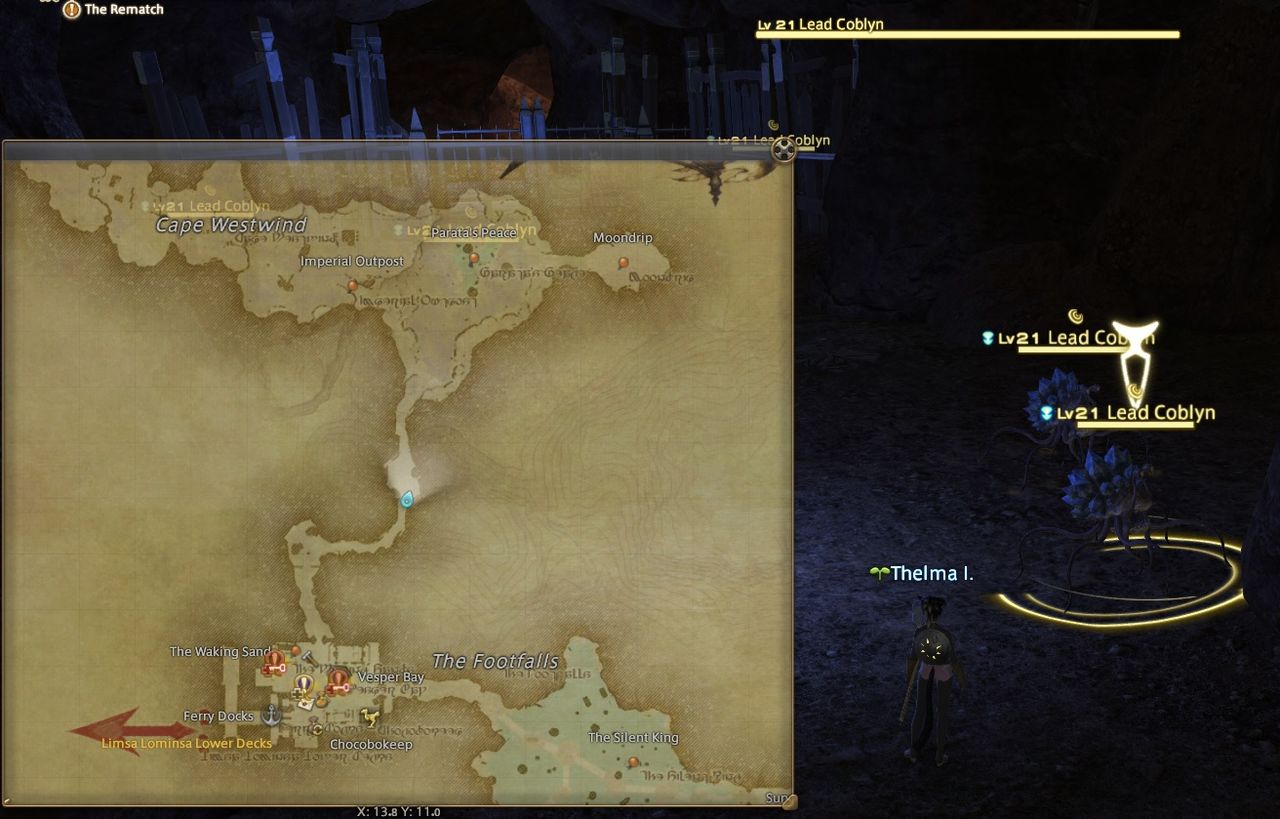This screenshot has height=819, width=1280.
Task: Select the Moondrip map marker
Action: (x=622, y=262)
